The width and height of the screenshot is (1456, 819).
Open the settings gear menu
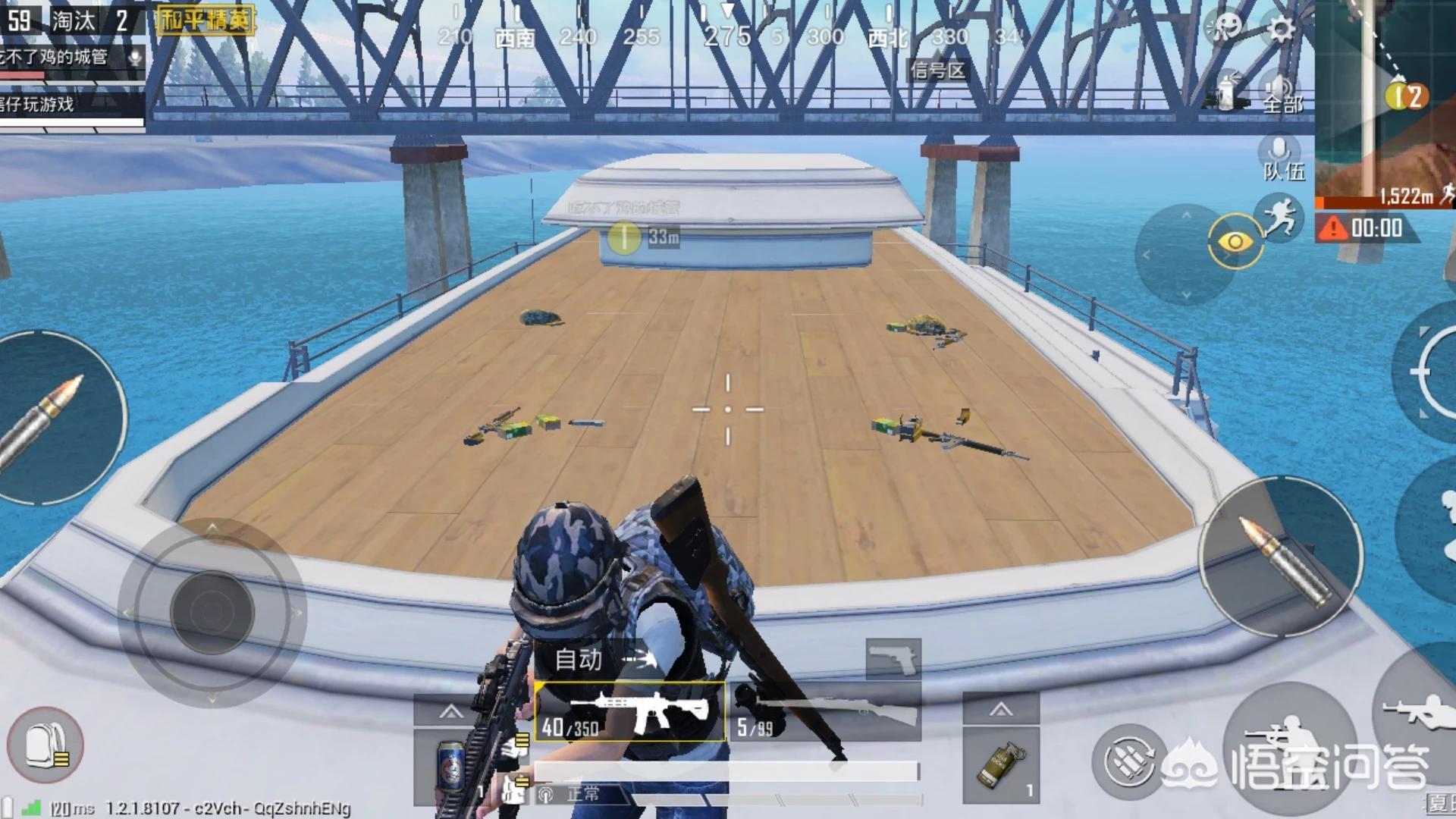[1281, 29]
